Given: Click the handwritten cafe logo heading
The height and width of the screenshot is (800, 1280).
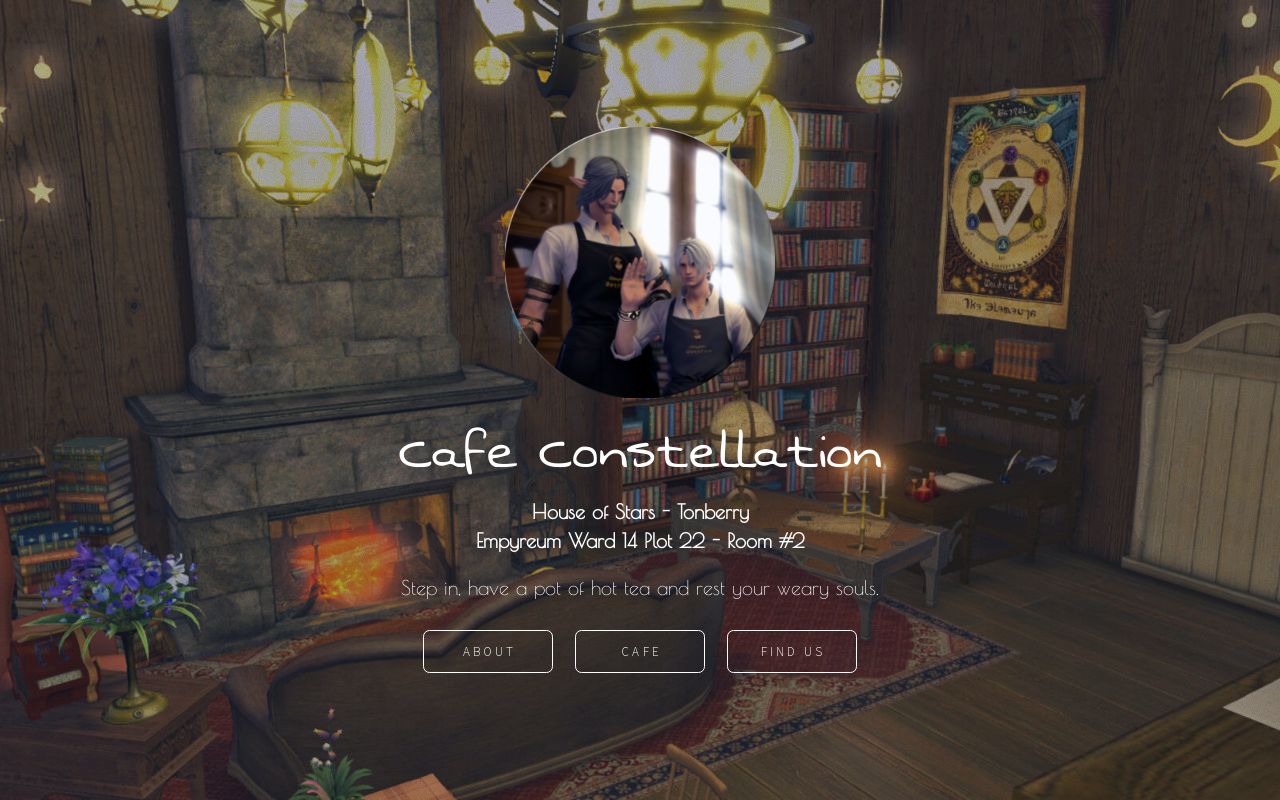Looking at the screenshot, I should tap(639, 453).
